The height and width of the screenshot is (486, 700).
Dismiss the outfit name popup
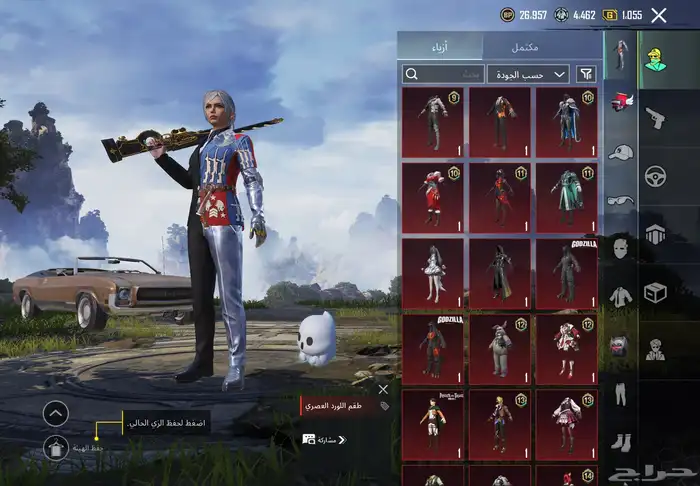(x=383, y=390)
